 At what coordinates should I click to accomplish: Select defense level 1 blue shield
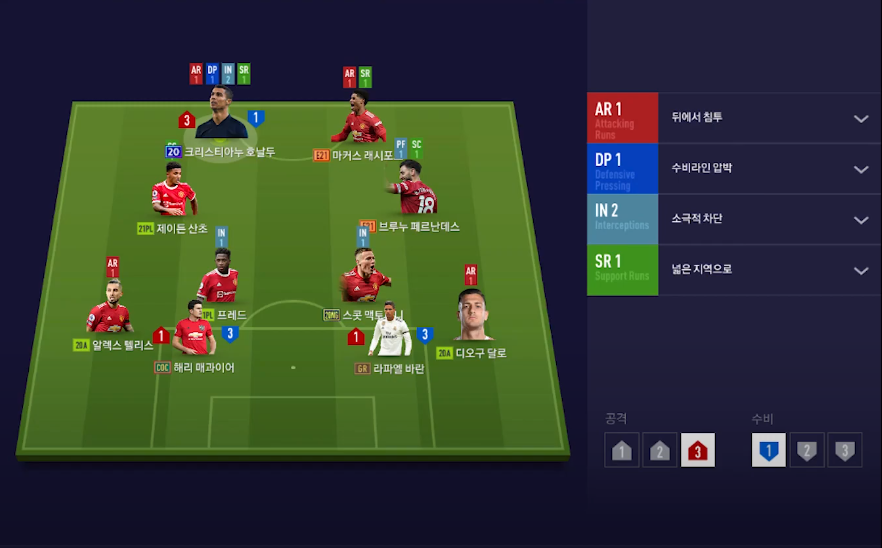[x=768, y=450]
